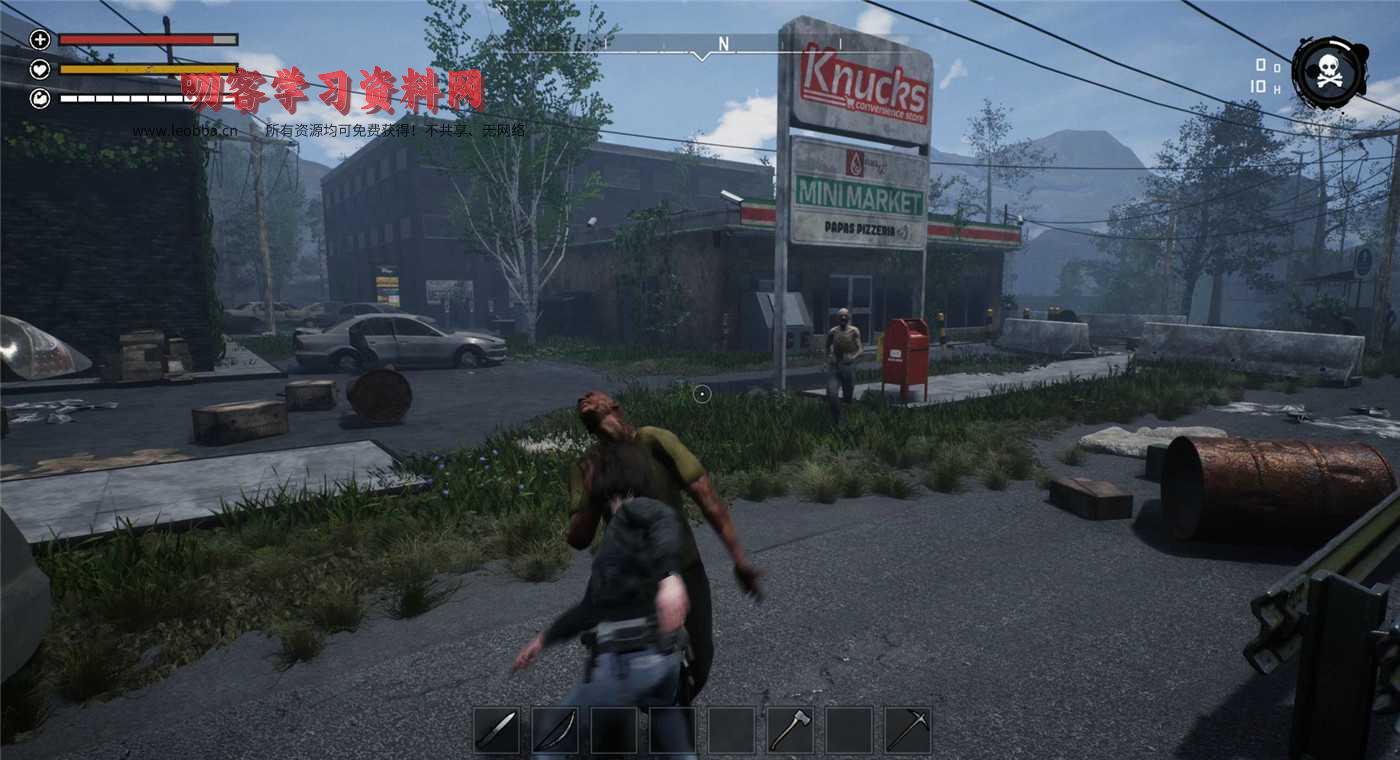
Task: Select the knife hotbar slot
Action: click(496, 730)
